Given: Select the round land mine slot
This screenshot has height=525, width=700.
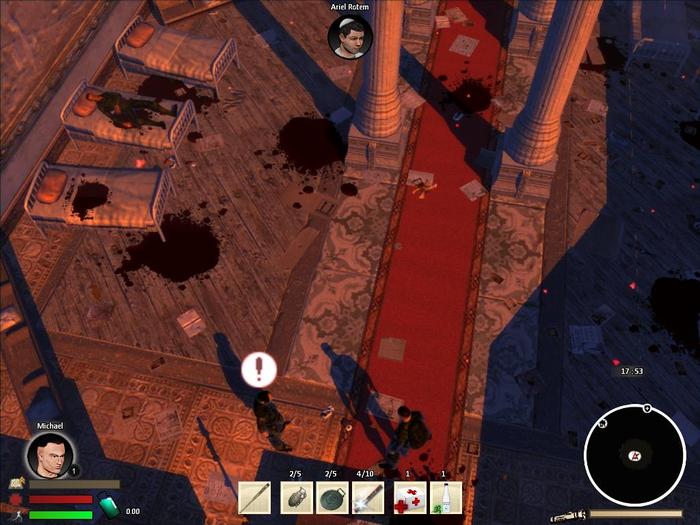Looking at the screenshot, I should pyautogui.click(x=332, y=497).
